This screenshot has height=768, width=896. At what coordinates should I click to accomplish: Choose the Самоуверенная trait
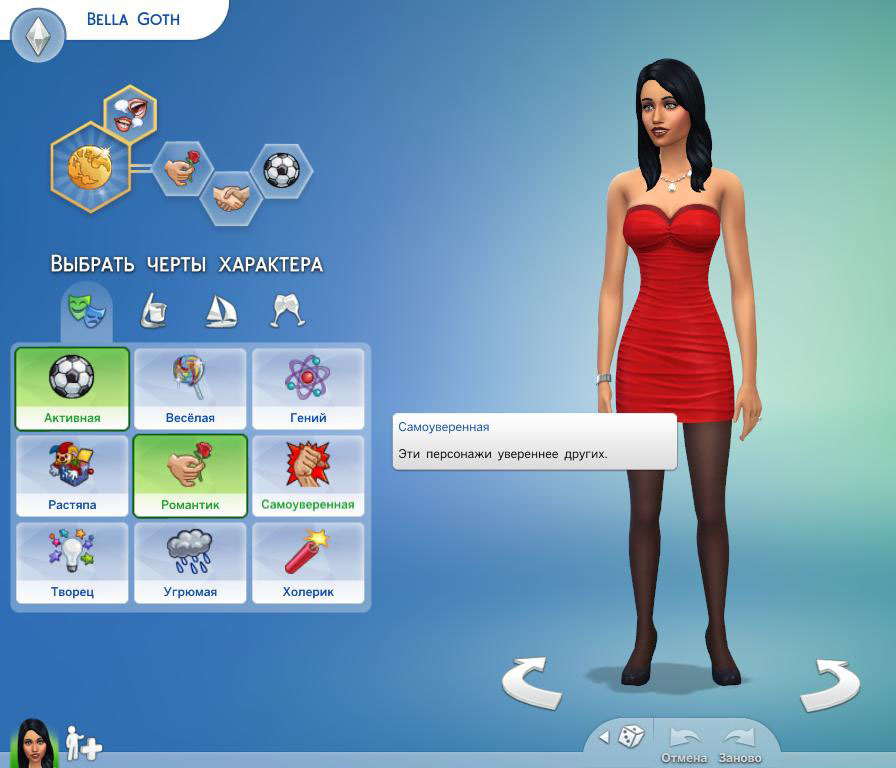308,476
